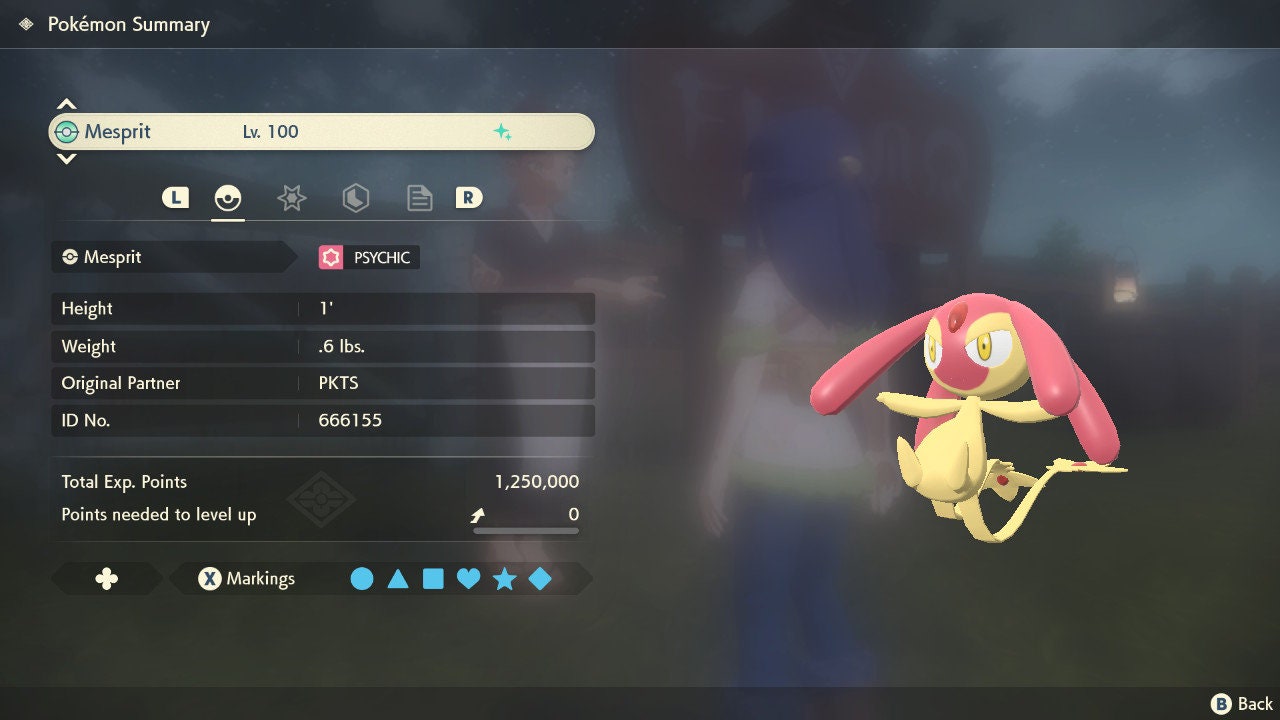The width and height of the screenshot is (1280, 720).
Task: Toggle the circle marking
Action: [362, 579]
